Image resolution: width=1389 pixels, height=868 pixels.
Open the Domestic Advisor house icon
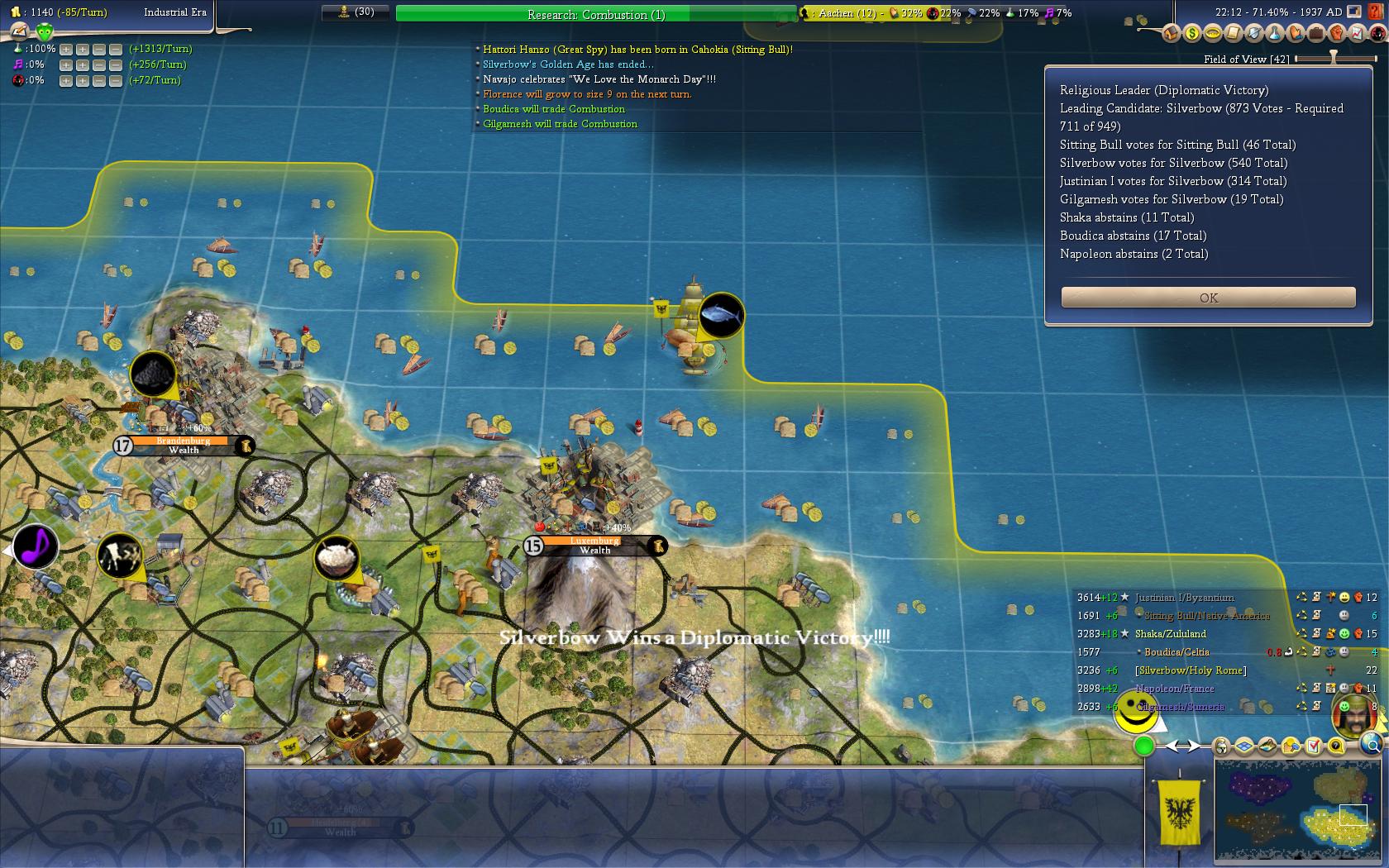(1171, 34)
